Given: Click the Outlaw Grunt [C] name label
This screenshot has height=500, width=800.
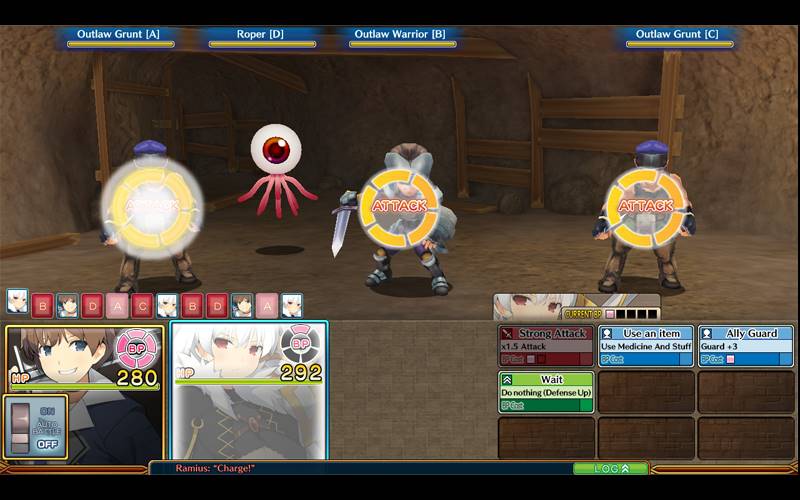Looking at the screenshot, I should click(x=679, y=35).
